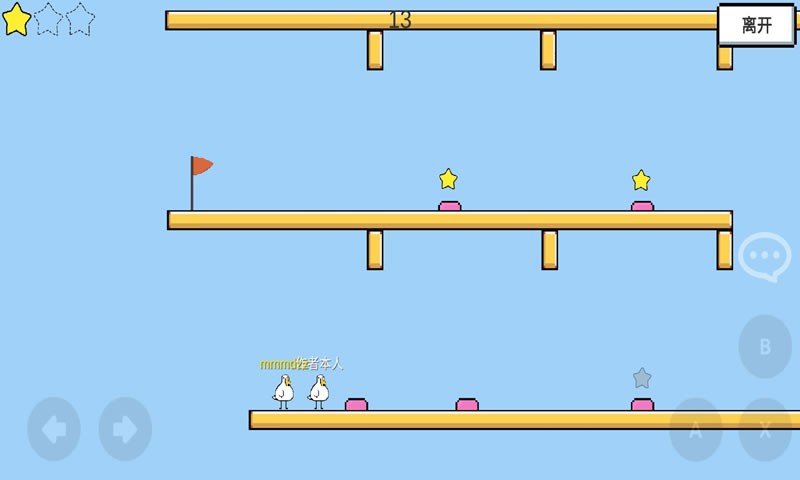Click the 离开 leave button
The image size is (800, 480).
tap(756, 25)
